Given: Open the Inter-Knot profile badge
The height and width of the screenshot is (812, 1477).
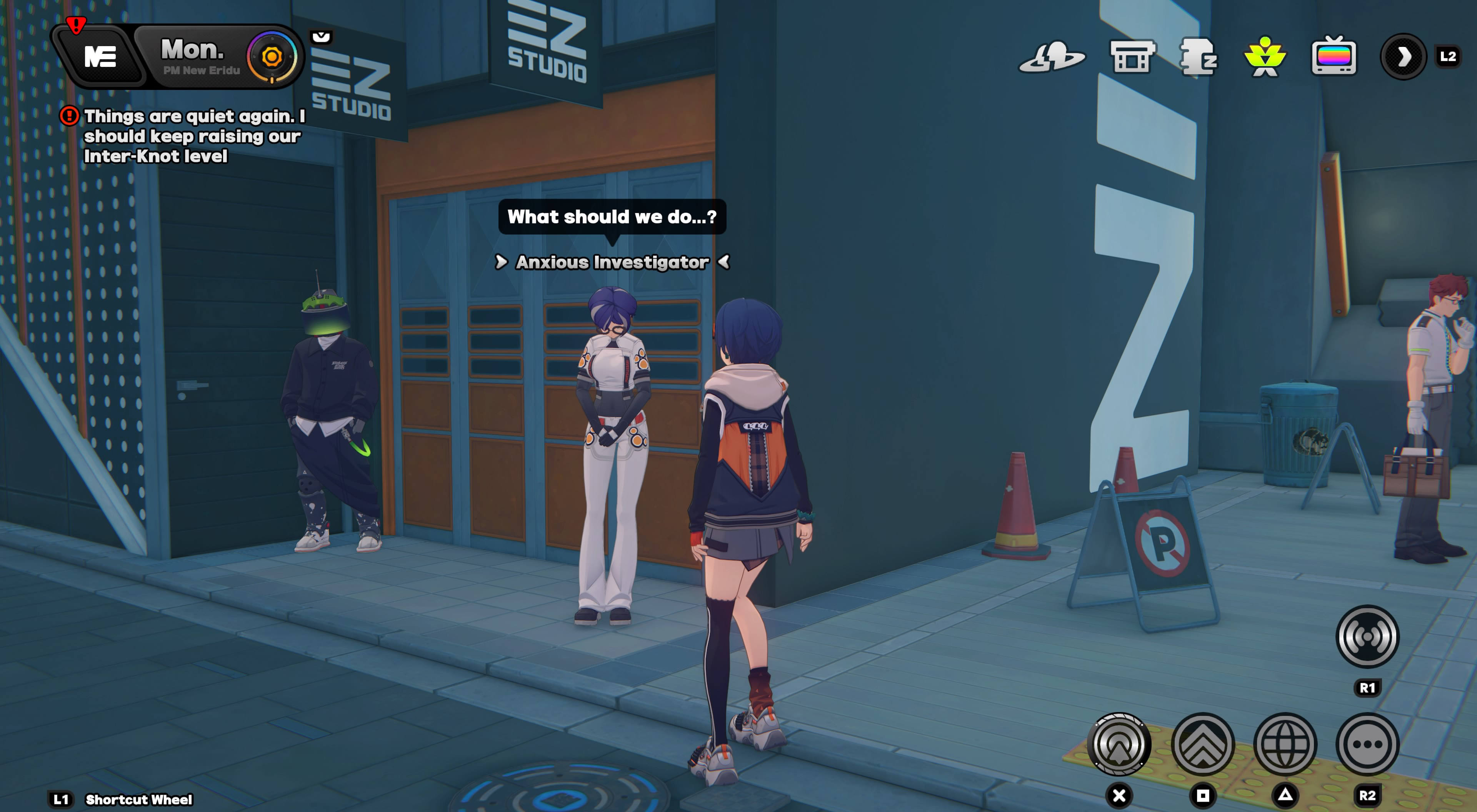Looking at the screenshot, I should click(100, 57).
